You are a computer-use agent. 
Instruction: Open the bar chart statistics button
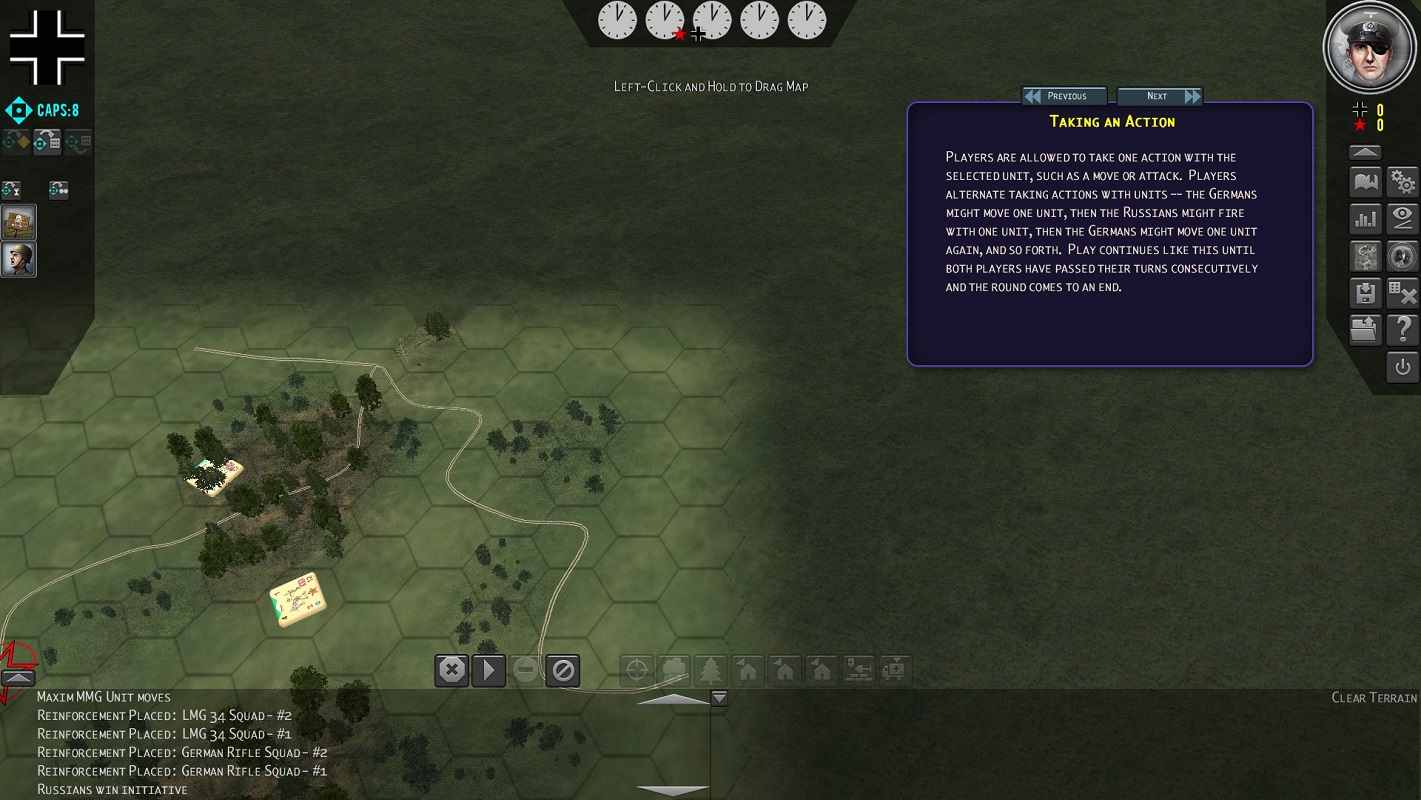[1365, 219]
